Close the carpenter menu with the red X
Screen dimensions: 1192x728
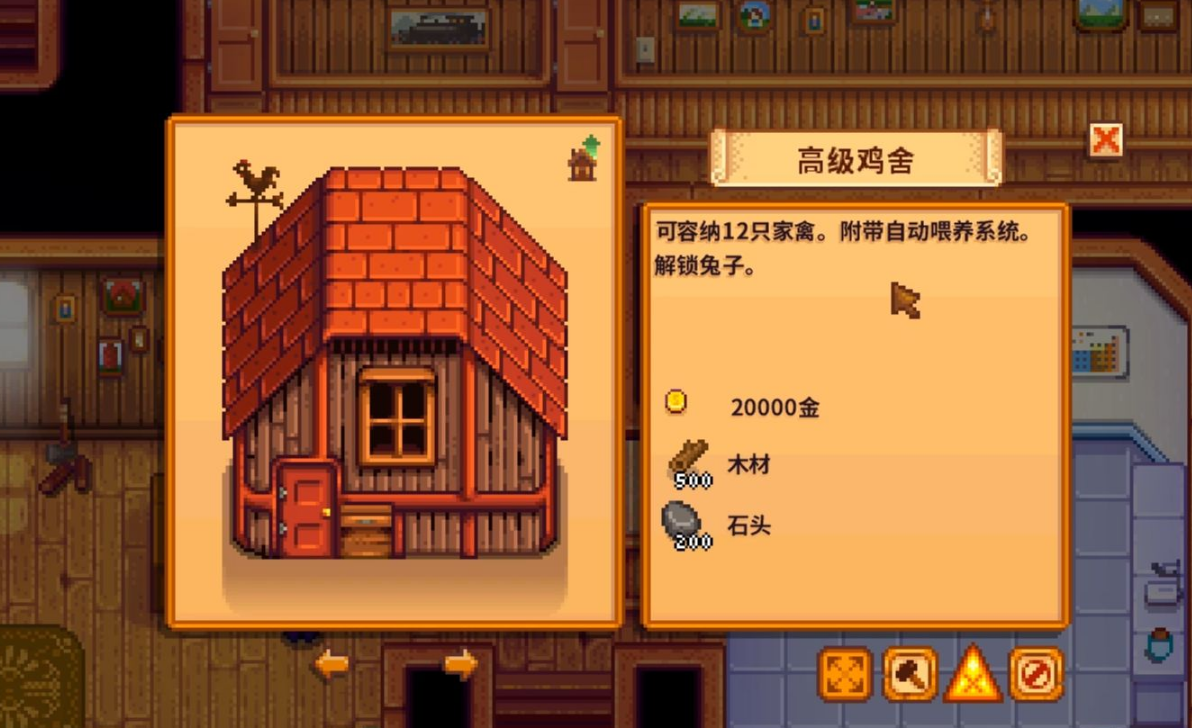coord(1105,140)
